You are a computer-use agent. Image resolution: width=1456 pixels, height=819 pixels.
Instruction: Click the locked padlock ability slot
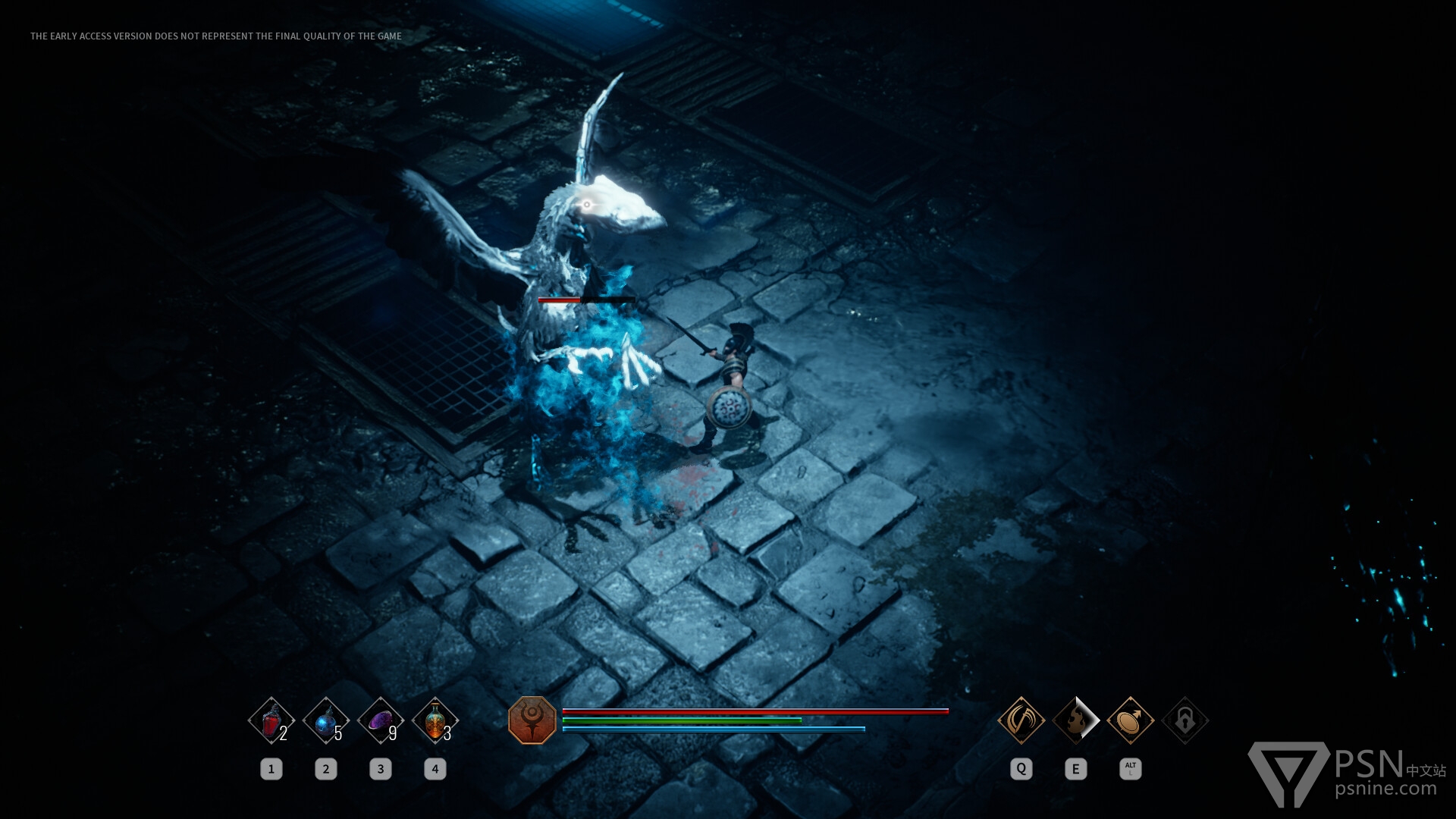1185,720
